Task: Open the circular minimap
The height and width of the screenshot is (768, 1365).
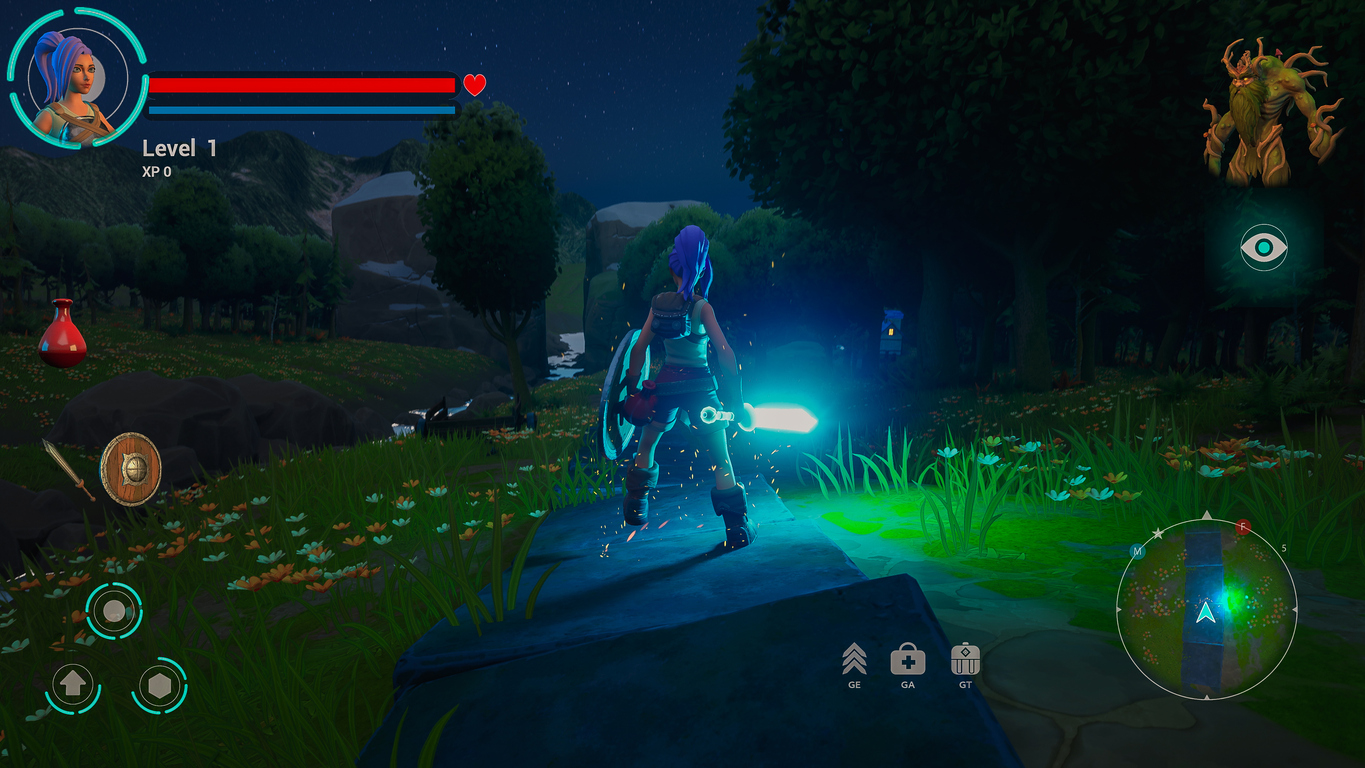Action: pyautogui.click(x=1206, y=608)
